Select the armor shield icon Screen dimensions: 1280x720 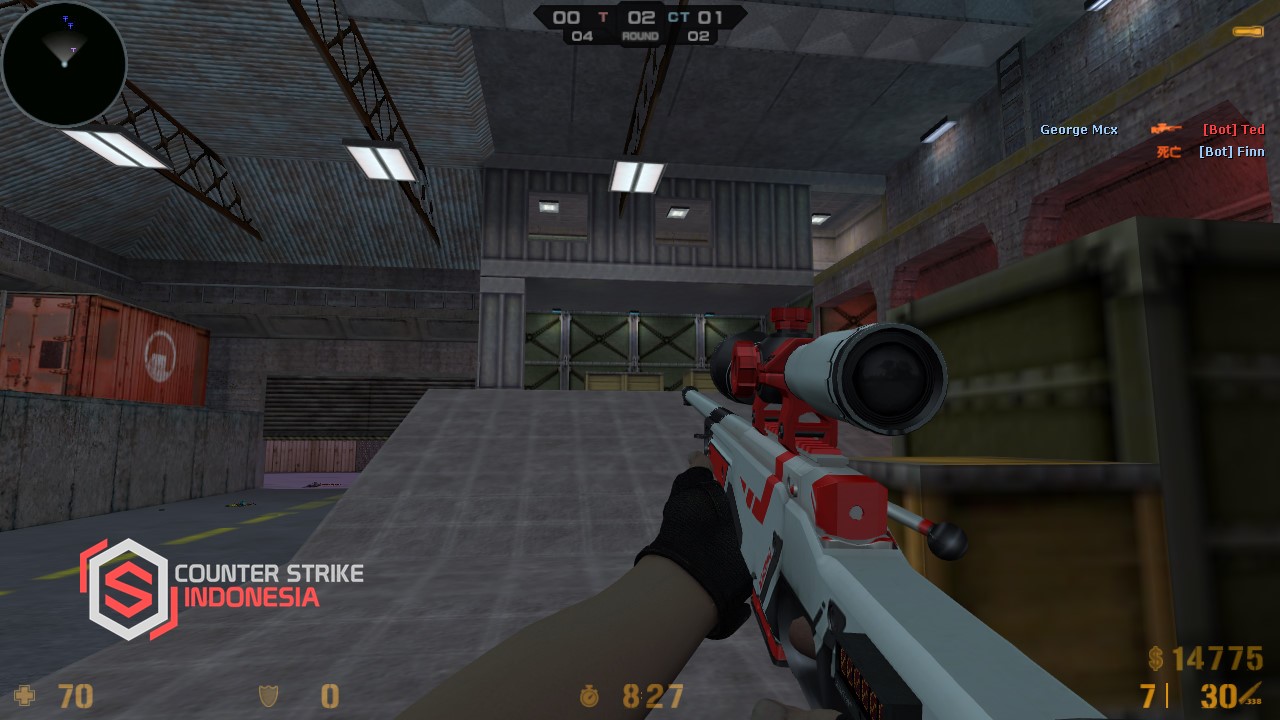pyautogui.click(x=268, y=696)
